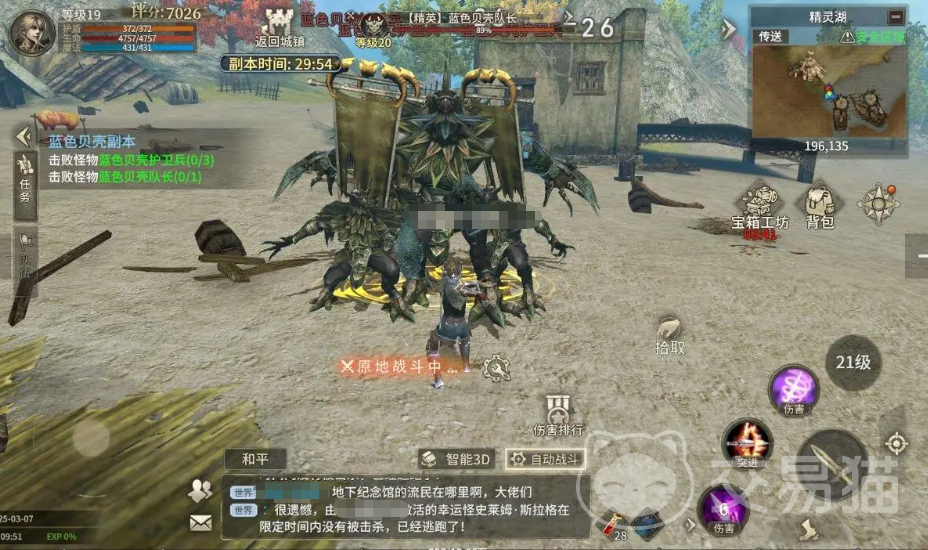Open the player character portrait
The height and width of the screenshot is (550, 928).
pyautogui.click(x=32, y=31)
